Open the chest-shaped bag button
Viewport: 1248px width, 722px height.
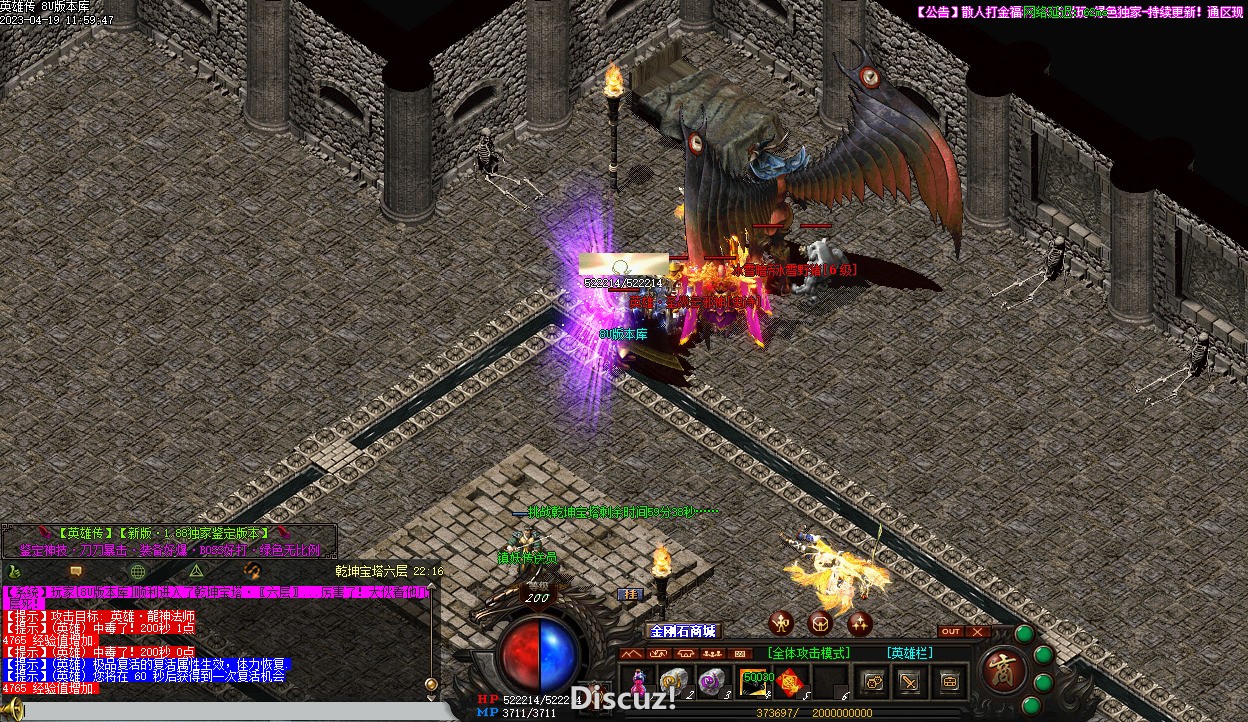point(948,682)
